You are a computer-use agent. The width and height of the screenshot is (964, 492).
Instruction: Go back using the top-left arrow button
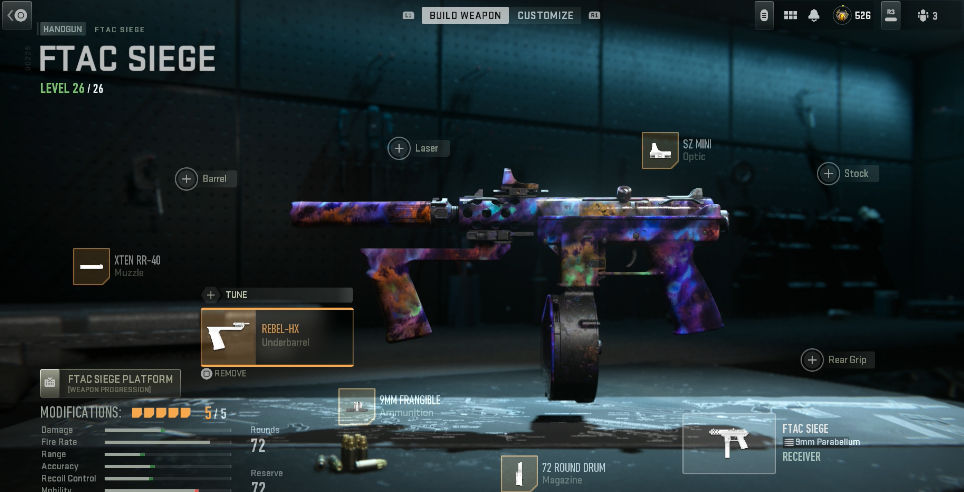(18, 14)
